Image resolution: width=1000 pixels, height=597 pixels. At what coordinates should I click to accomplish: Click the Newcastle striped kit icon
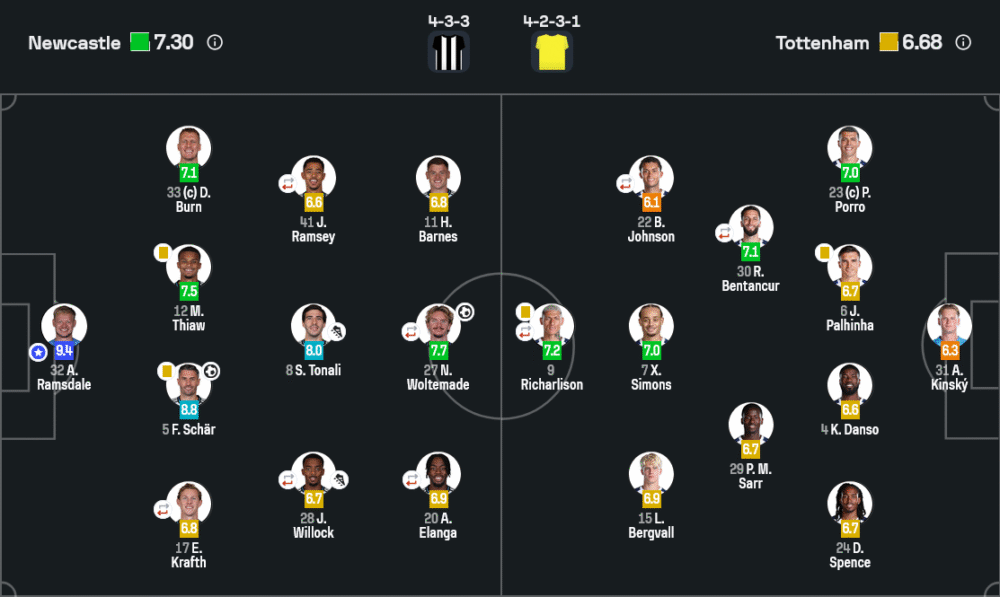(449, 52)
